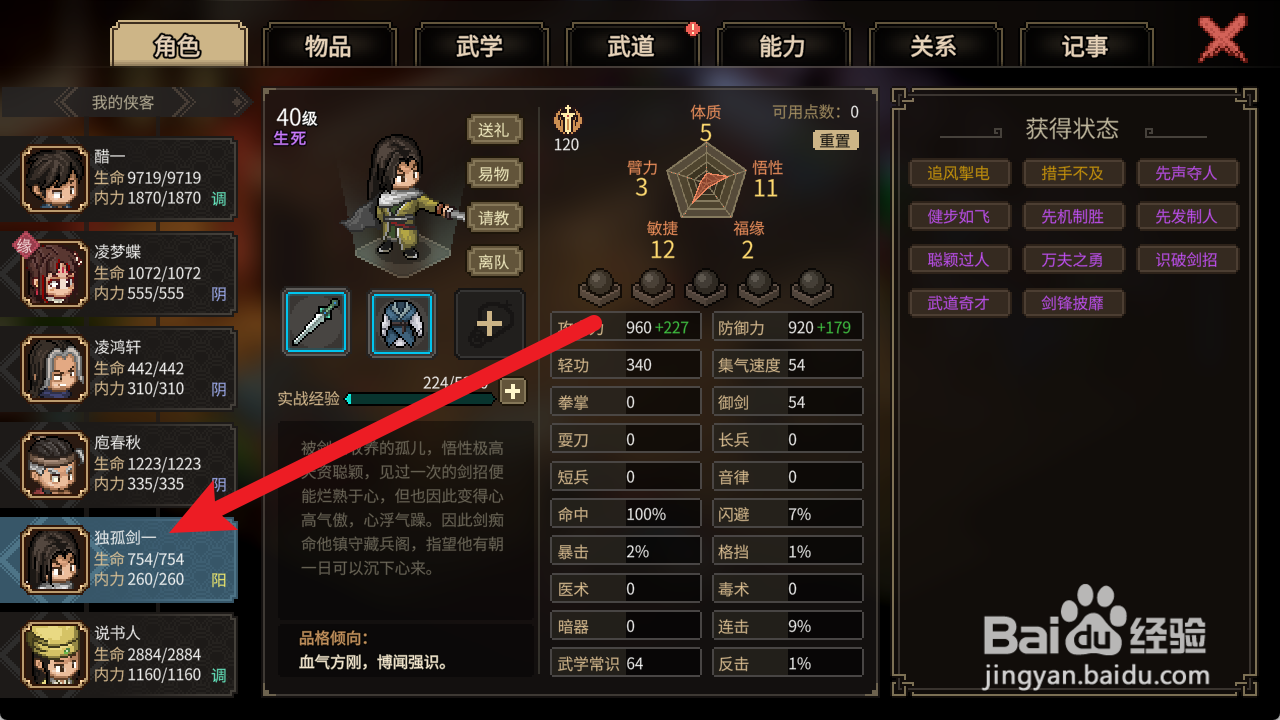1280x720 pixels.
Task: Click the plus beside the experience bar
Action: tap(513, 392)
